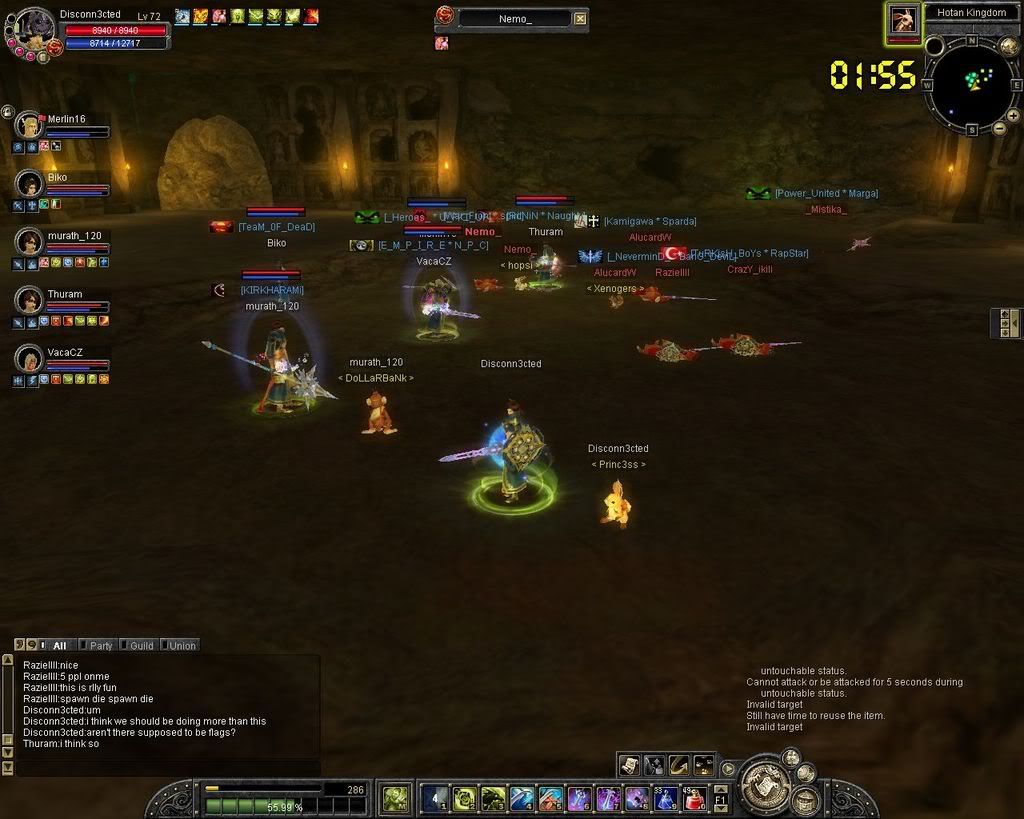Image resolution: width=1024 pixels, height=819 pixels.
Task: Open the Union chat tab
Action: pos(179,646)
